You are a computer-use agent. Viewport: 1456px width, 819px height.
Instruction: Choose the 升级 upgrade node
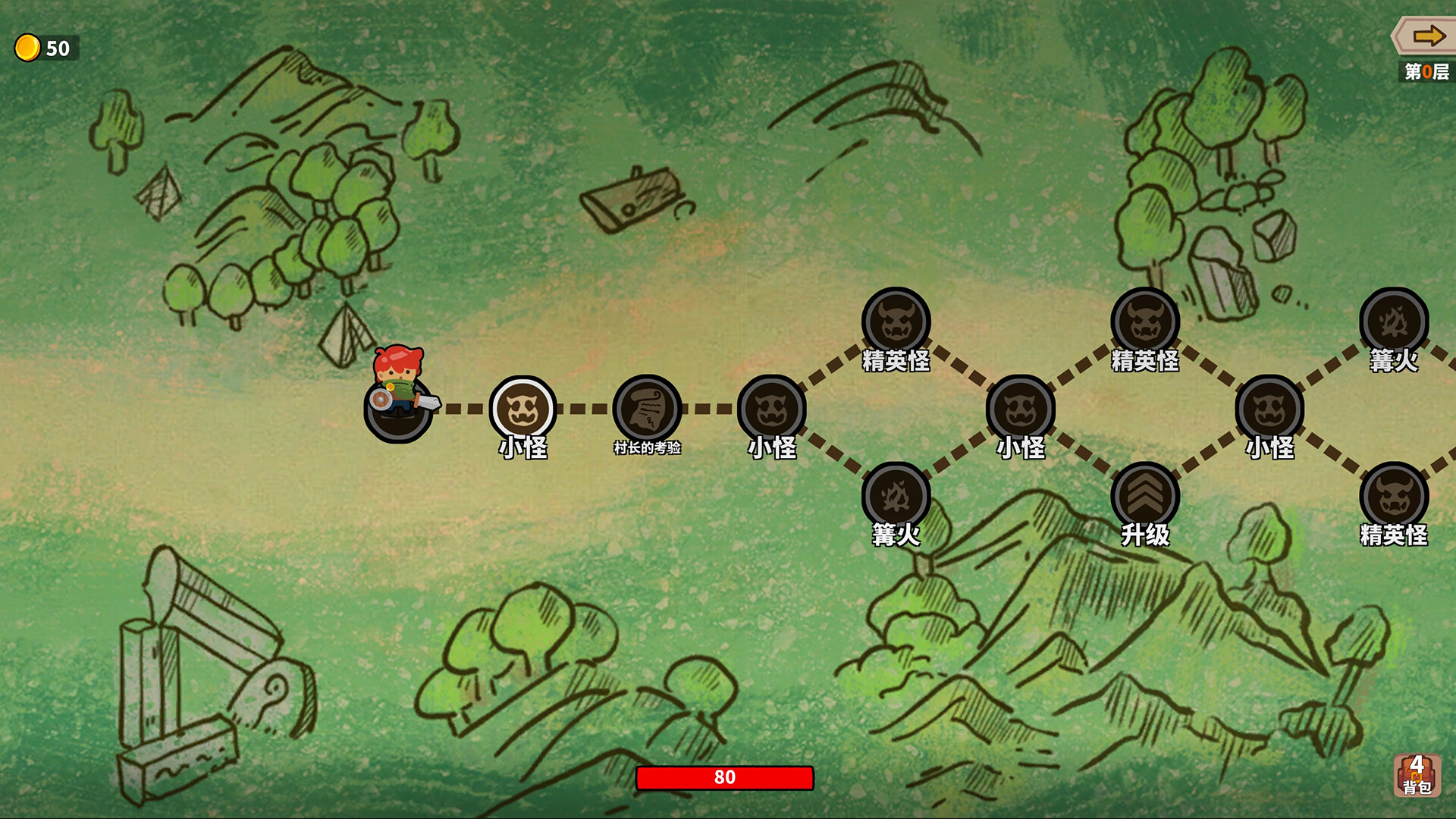pyautogui.click(x=1145, y=497)
